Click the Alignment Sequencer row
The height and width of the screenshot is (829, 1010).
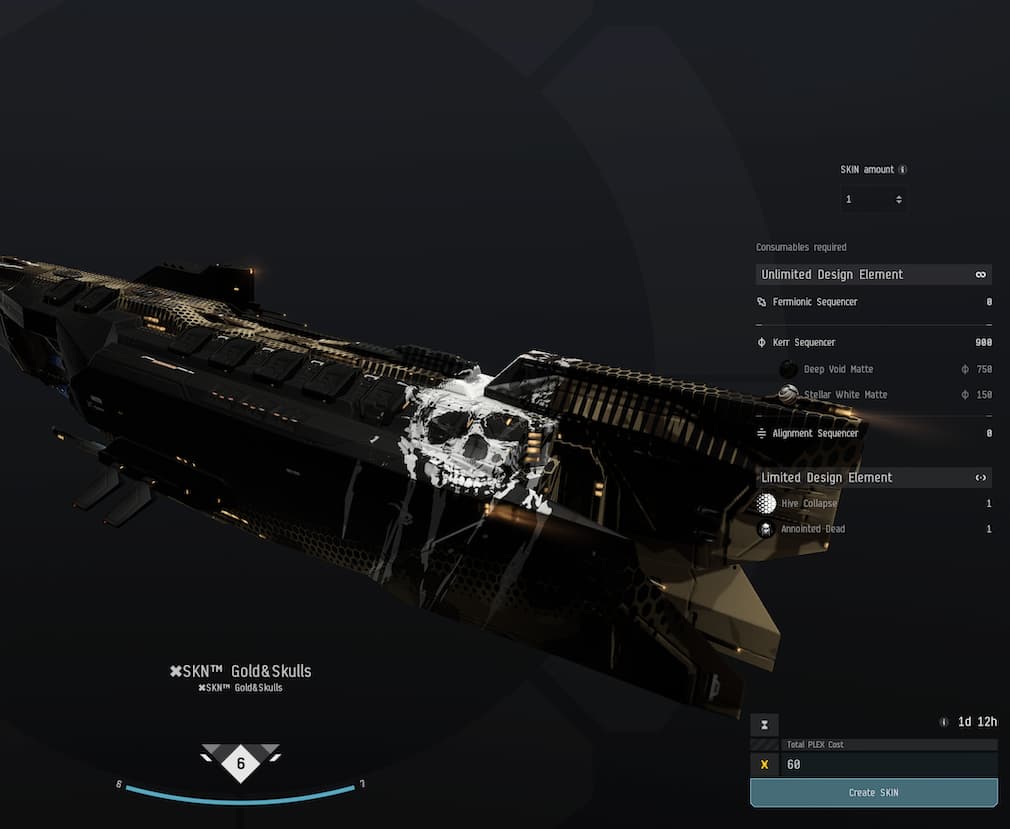[x=873, y=433]
